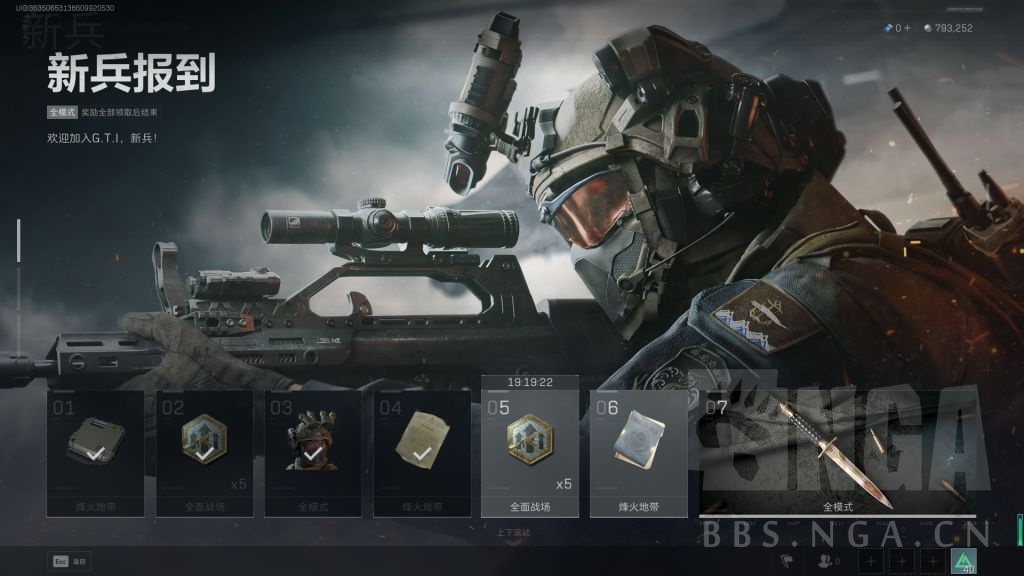Image resolution: width=1024 pixels, height=576 pixels.
Task: Select the day 01 claimed reward tile
Action: tap(96, 453)
